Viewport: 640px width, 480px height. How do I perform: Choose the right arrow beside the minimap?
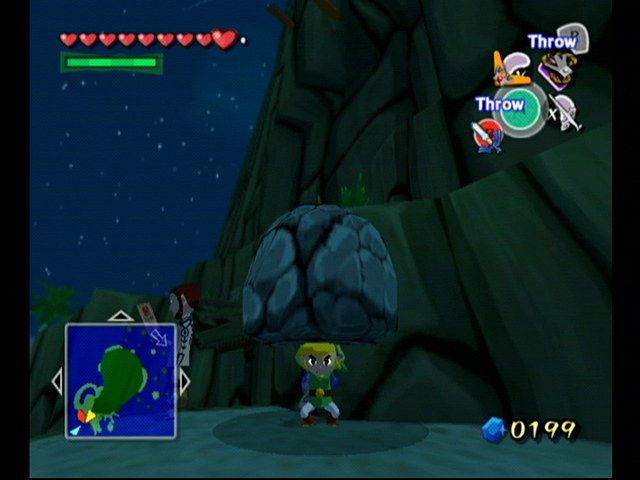coord(185,380)
